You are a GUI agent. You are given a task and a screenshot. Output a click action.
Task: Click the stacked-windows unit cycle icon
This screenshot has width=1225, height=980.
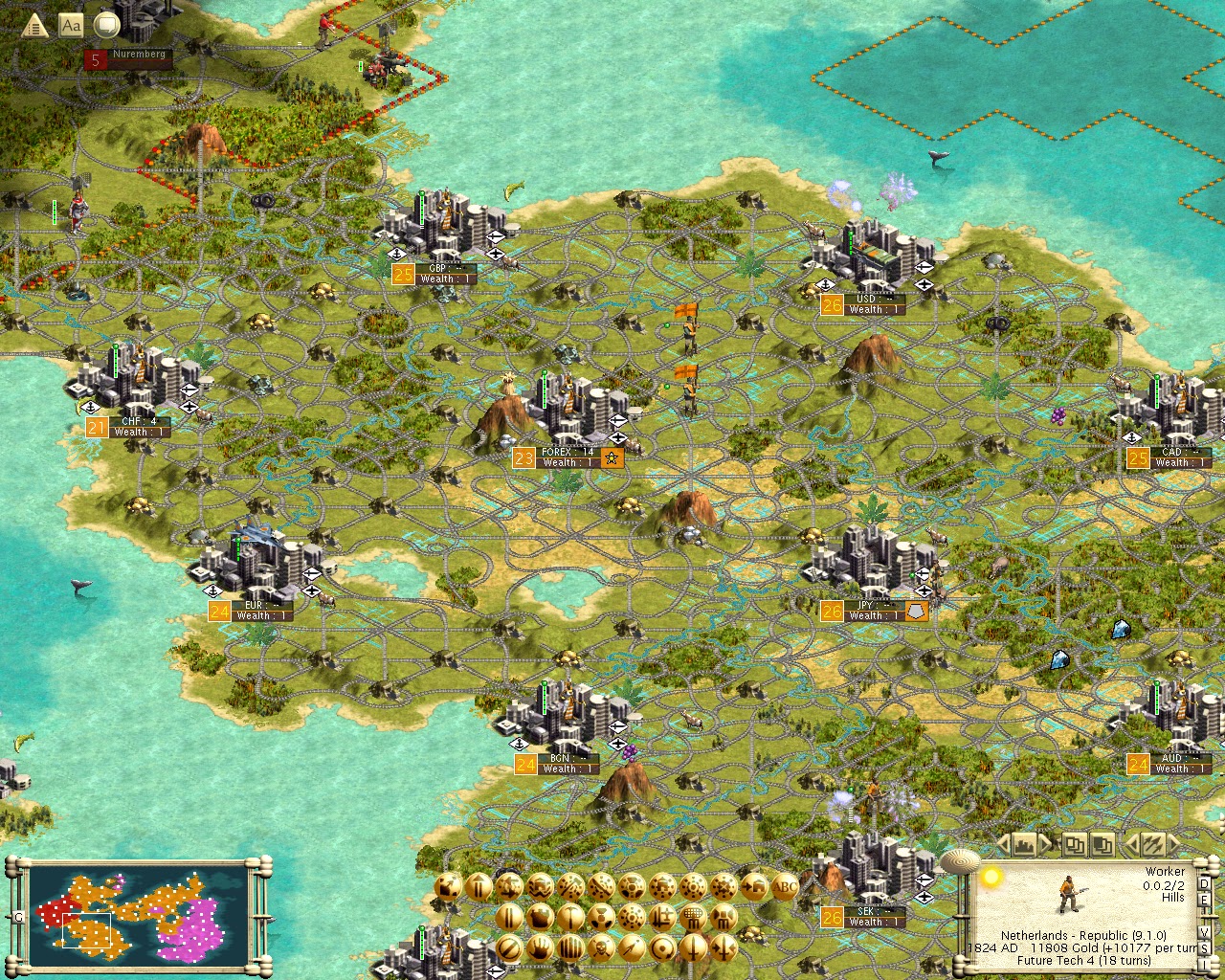coord(1077,845)
